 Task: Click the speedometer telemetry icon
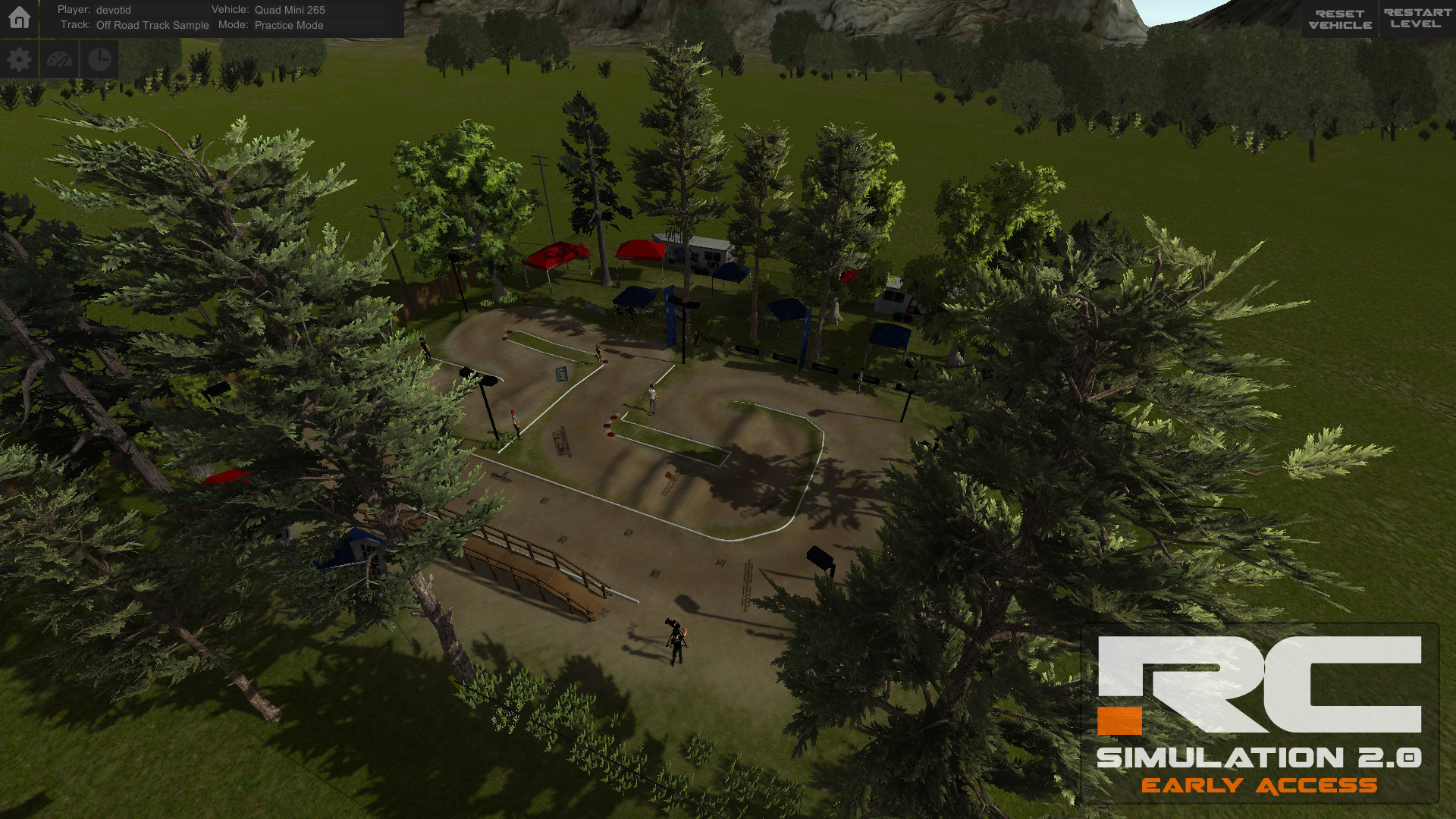coord(59,58)
